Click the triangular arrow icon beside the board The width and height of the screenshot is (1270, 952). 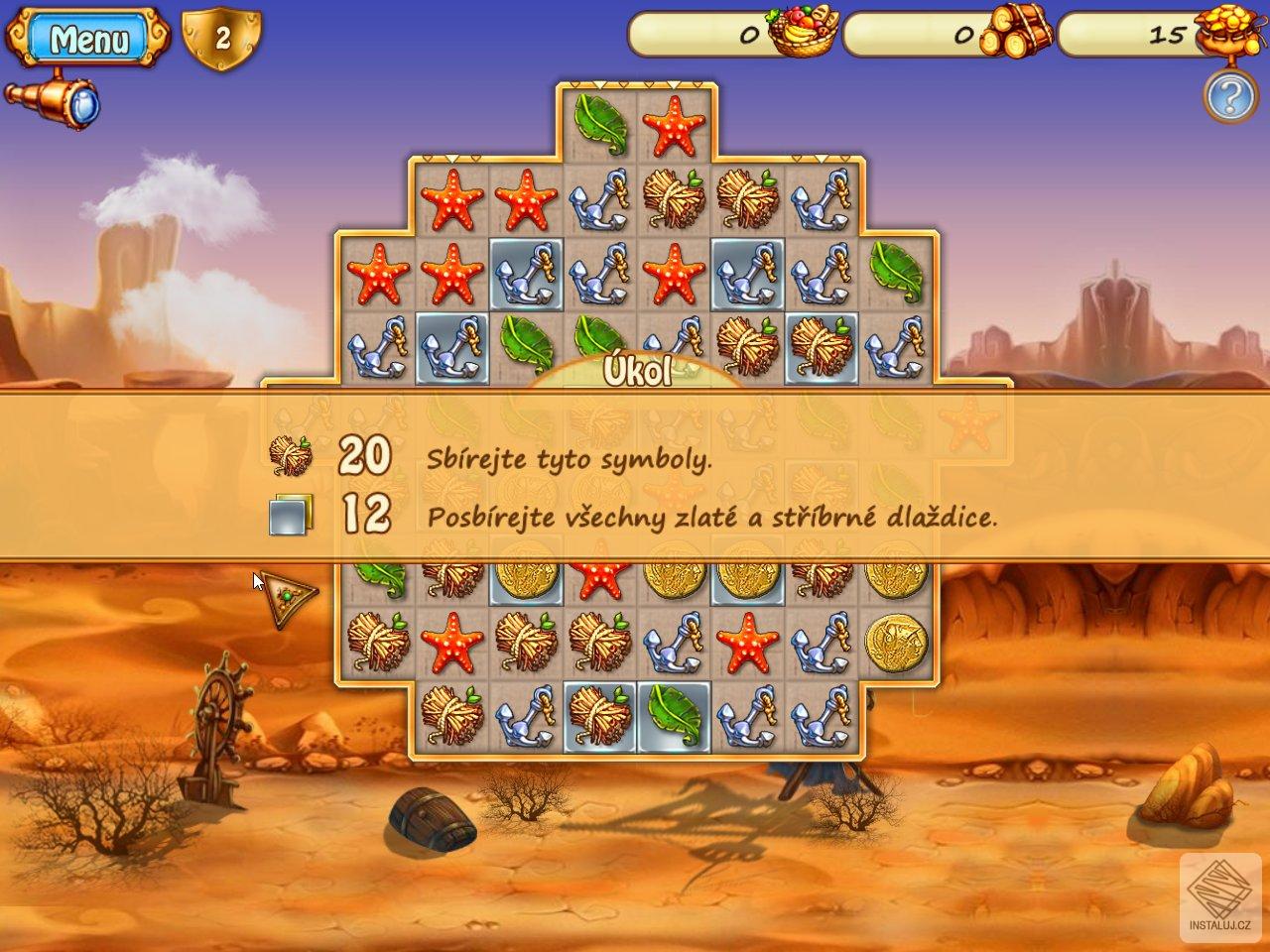point(289,597)
